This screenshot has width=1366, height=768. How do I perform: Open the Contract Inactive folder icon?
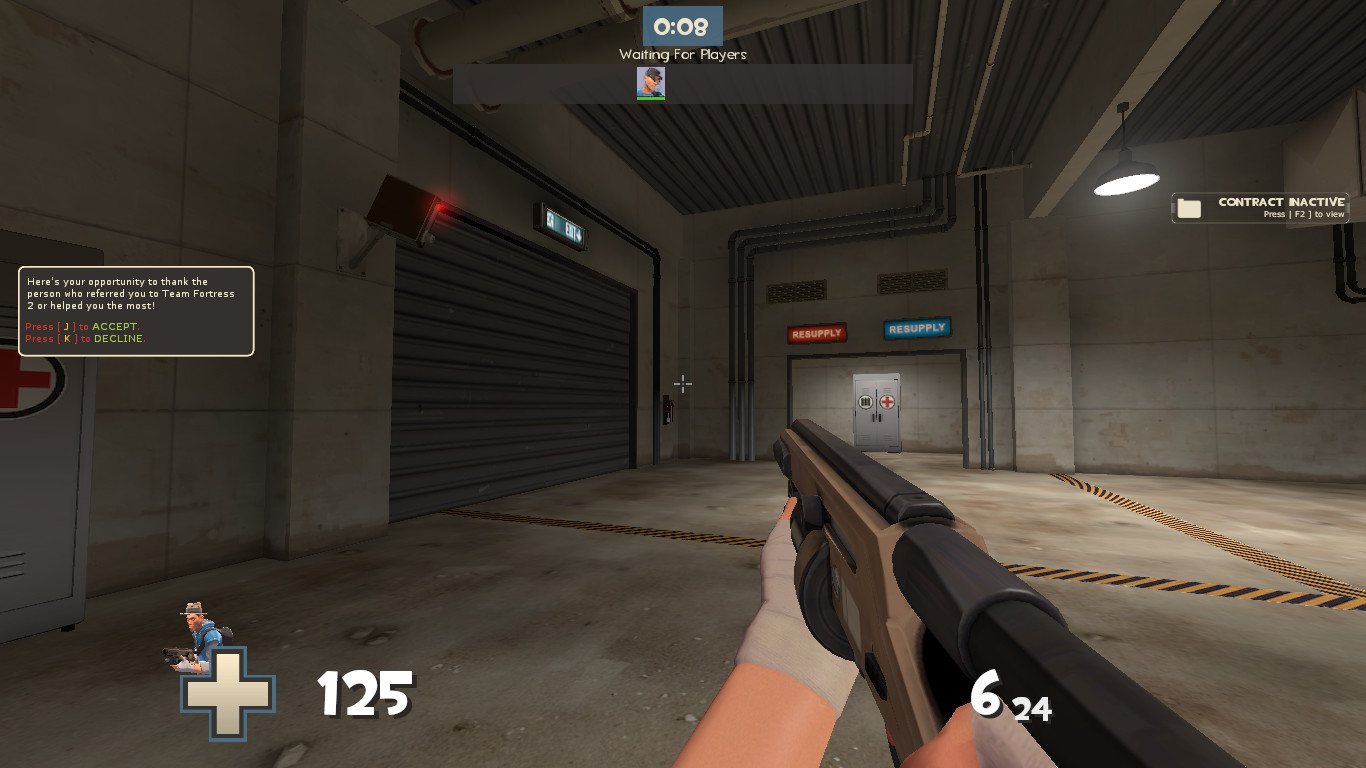coord(1189,206)
